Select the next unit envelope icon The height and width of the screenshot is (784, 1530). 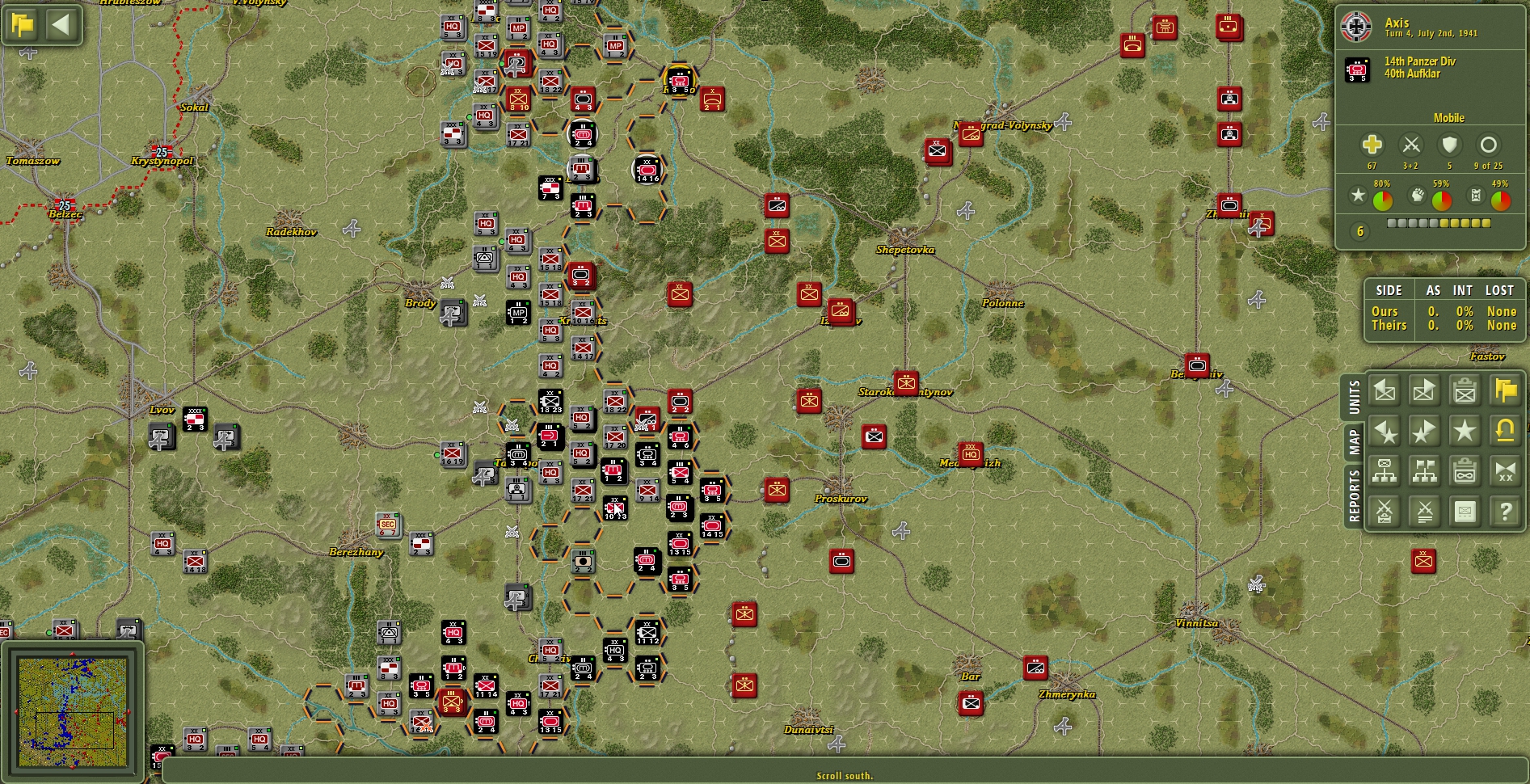click(x=1424, y=390)
